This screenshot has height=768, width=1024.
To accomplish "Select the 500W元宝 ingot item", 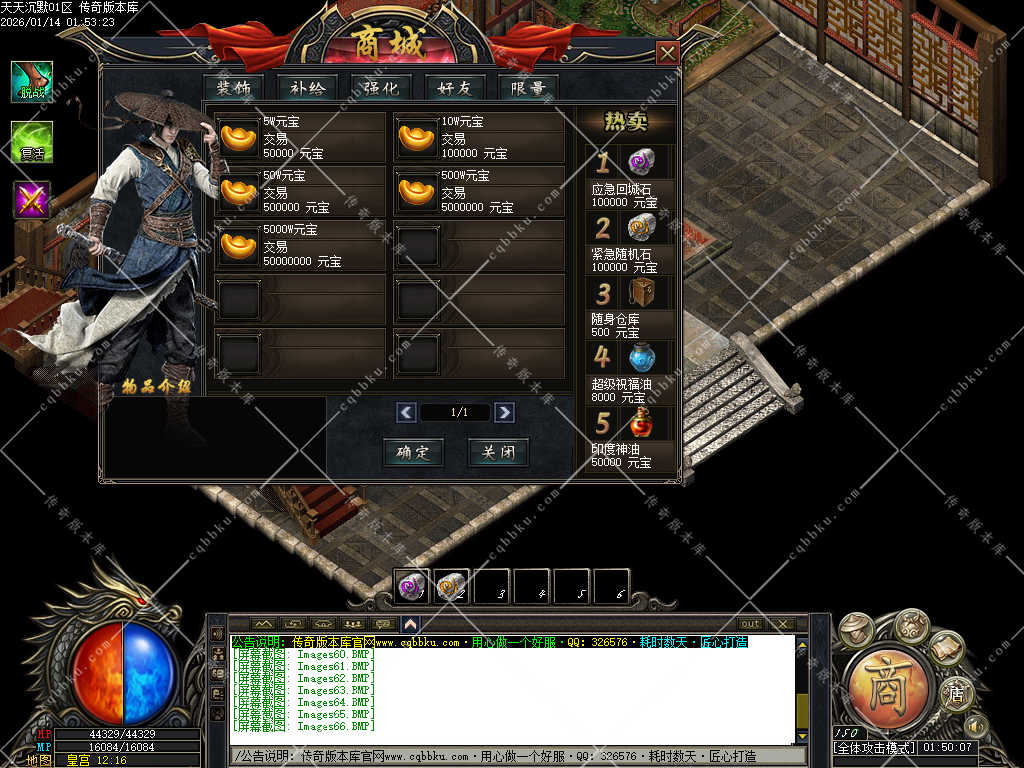I will (x=417, y=190).
